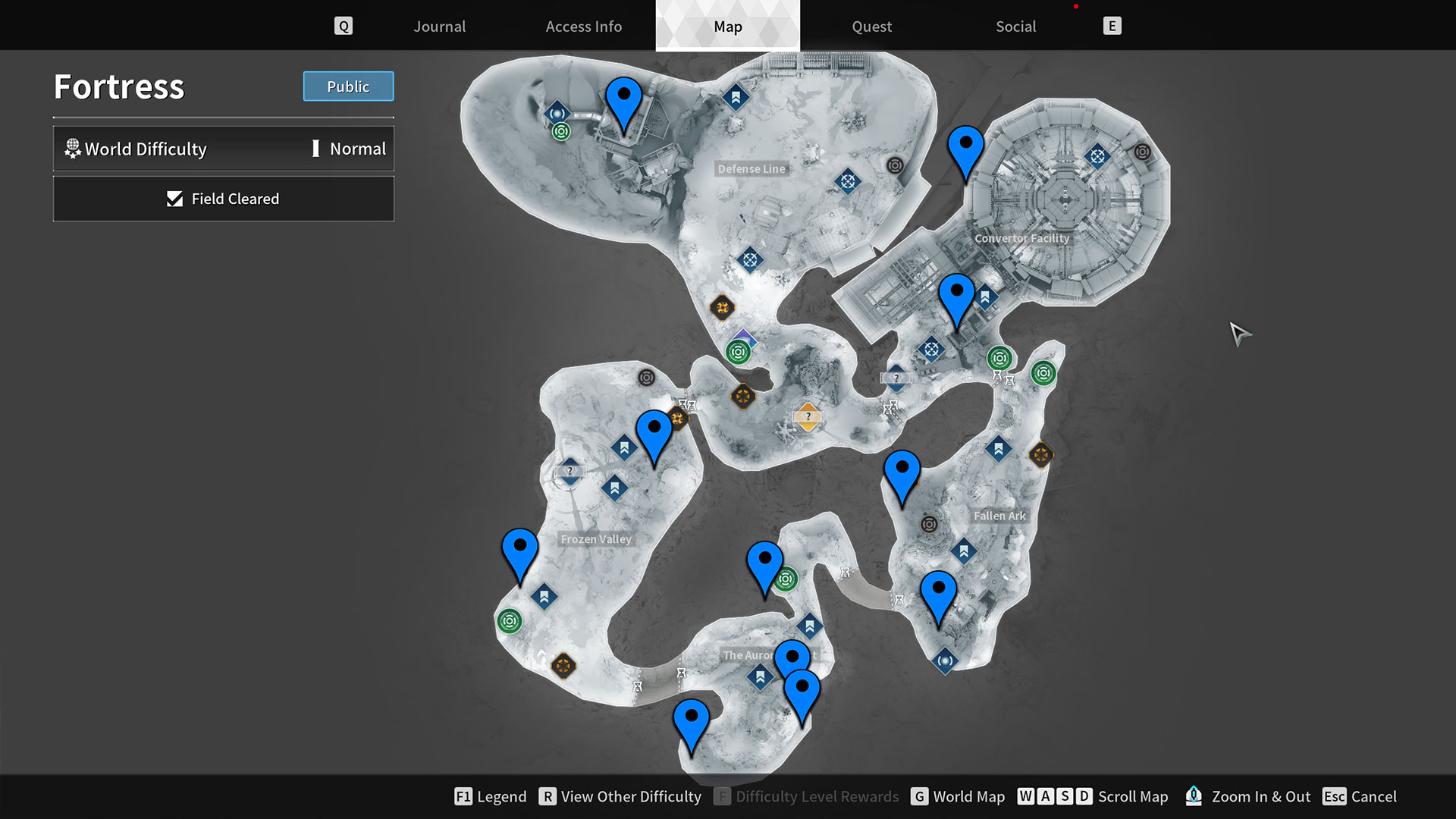Click the Q shortcut icon in the top bar
1456x819 pixels.
pyautogui.click(x=344, y=25)
